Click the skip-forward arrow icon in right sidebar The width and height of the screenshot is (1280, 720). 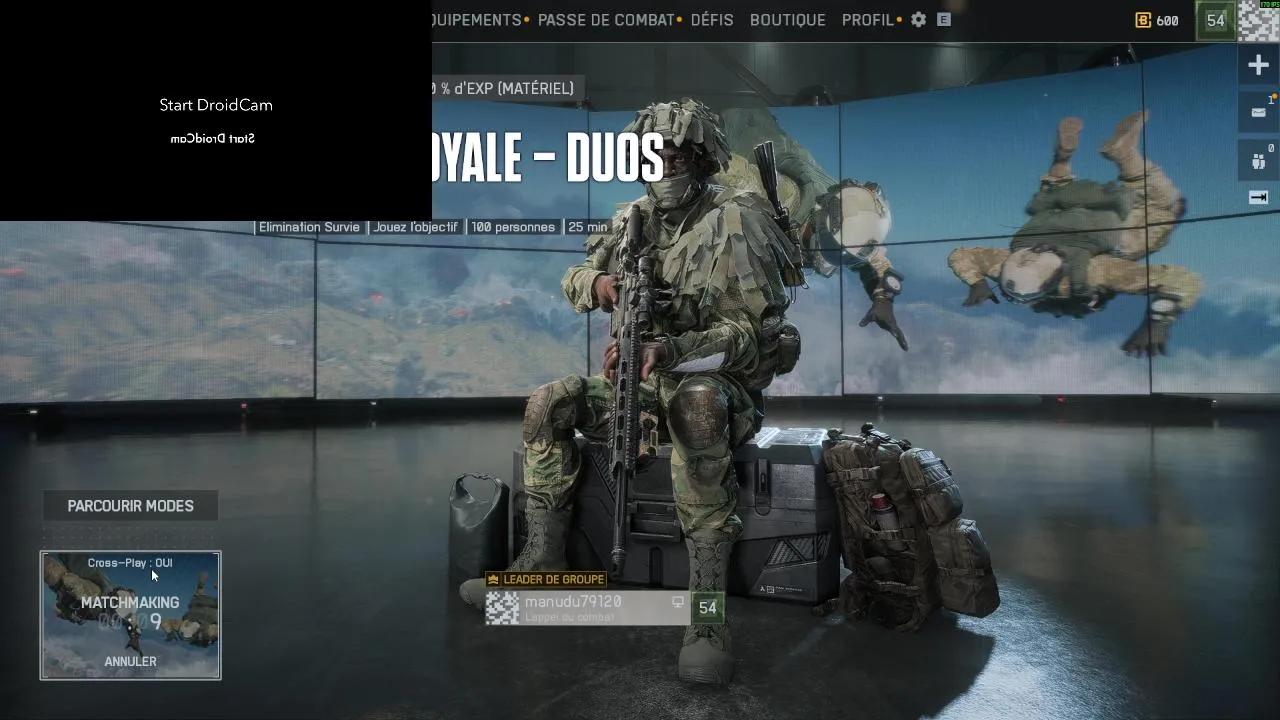coord(1257,197)
